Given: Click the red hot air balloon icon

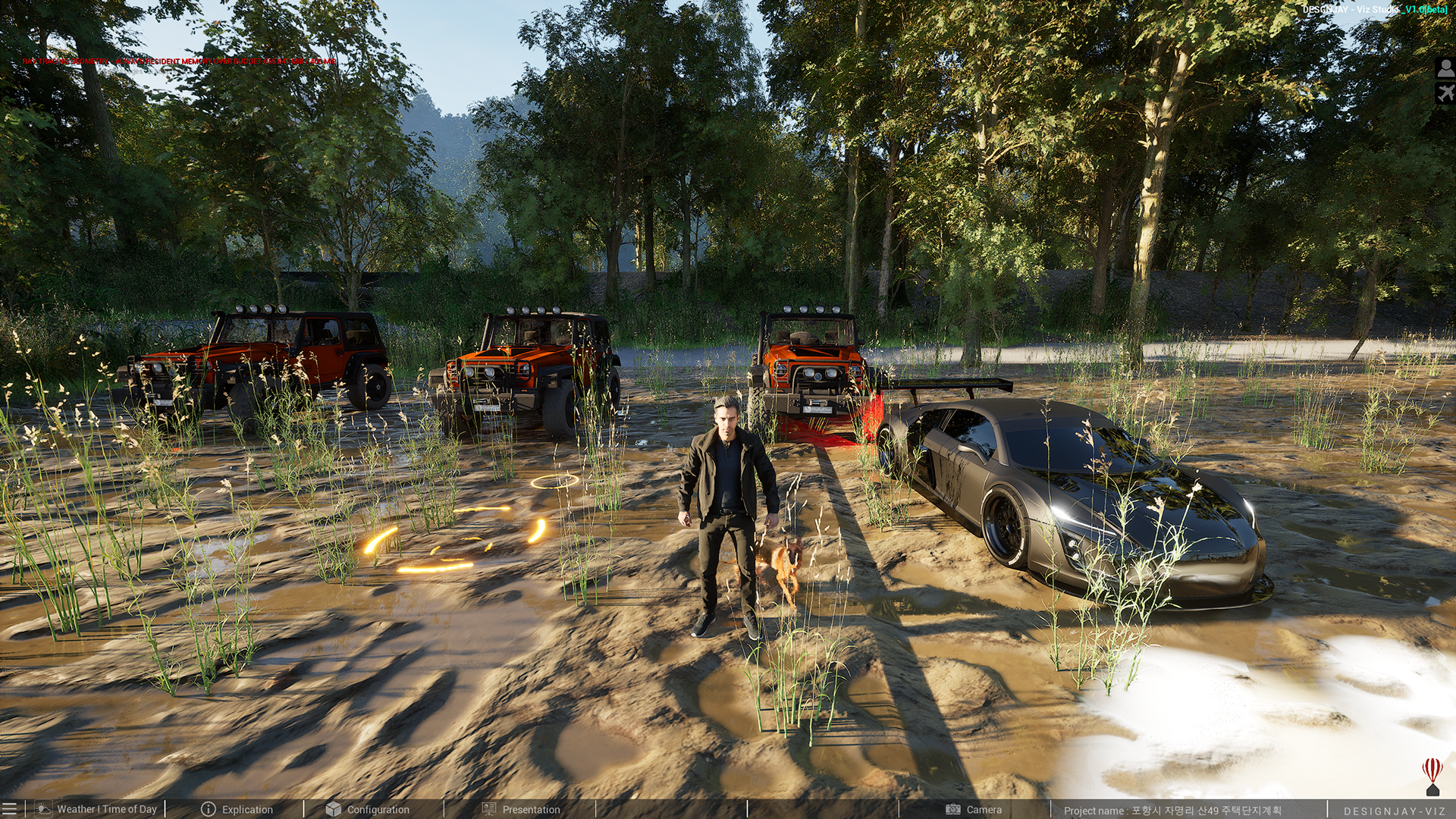Looking at the screenshot, I should [x=1432, y=775].
